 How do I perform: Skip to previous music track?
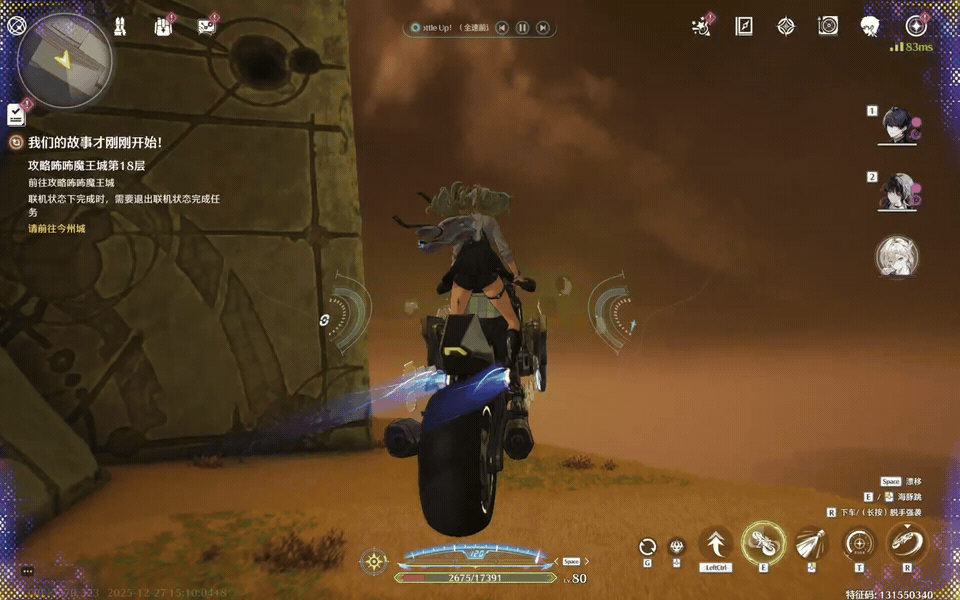coord(502,28)
